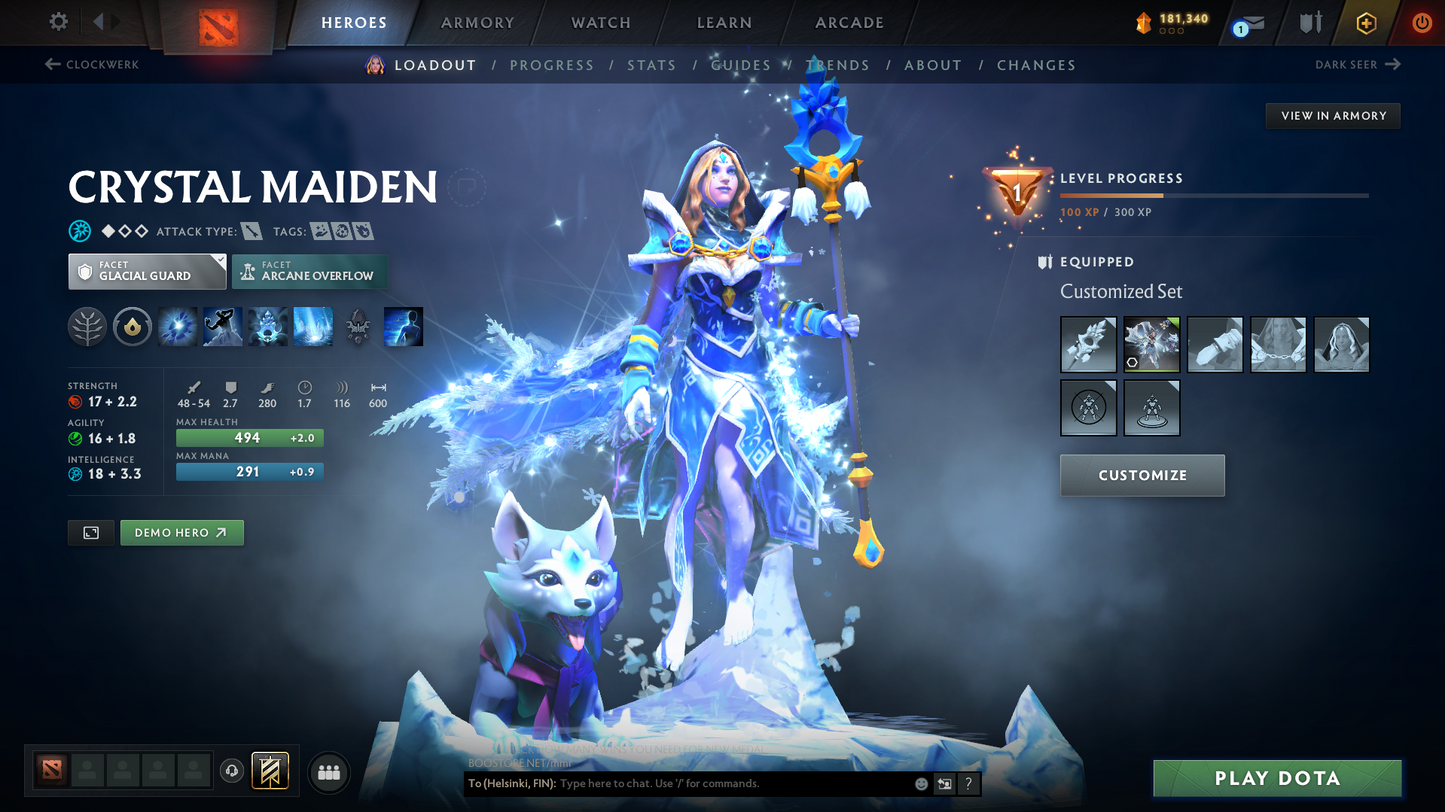This screenshot has height=812, width=1445.
Task: Launch DEMO HERO mode
Action: pyautogui.click(x=181, y=532)
